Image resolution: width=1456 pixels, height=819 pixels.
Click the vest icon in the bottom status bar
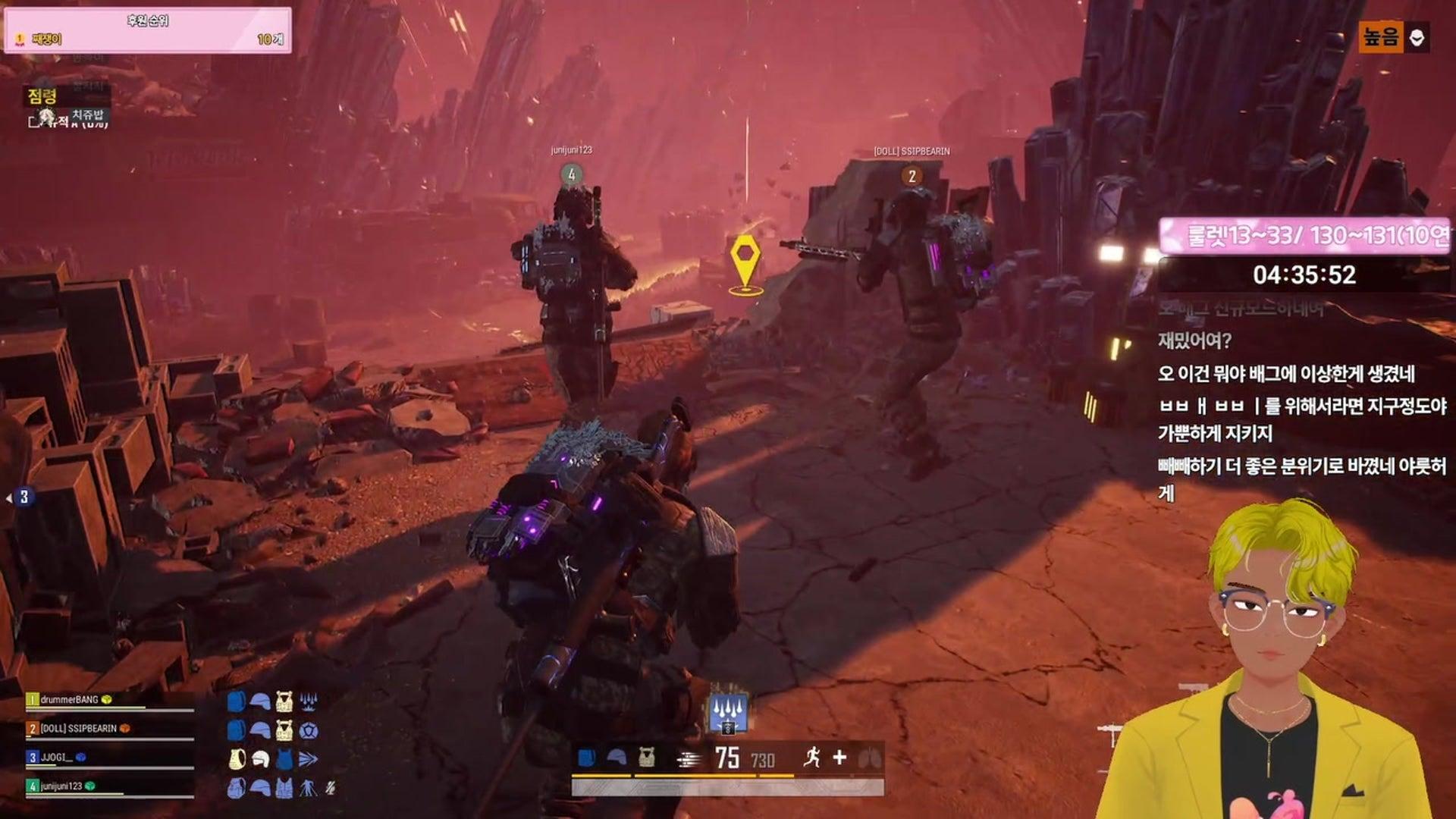[x=646, y=757]
